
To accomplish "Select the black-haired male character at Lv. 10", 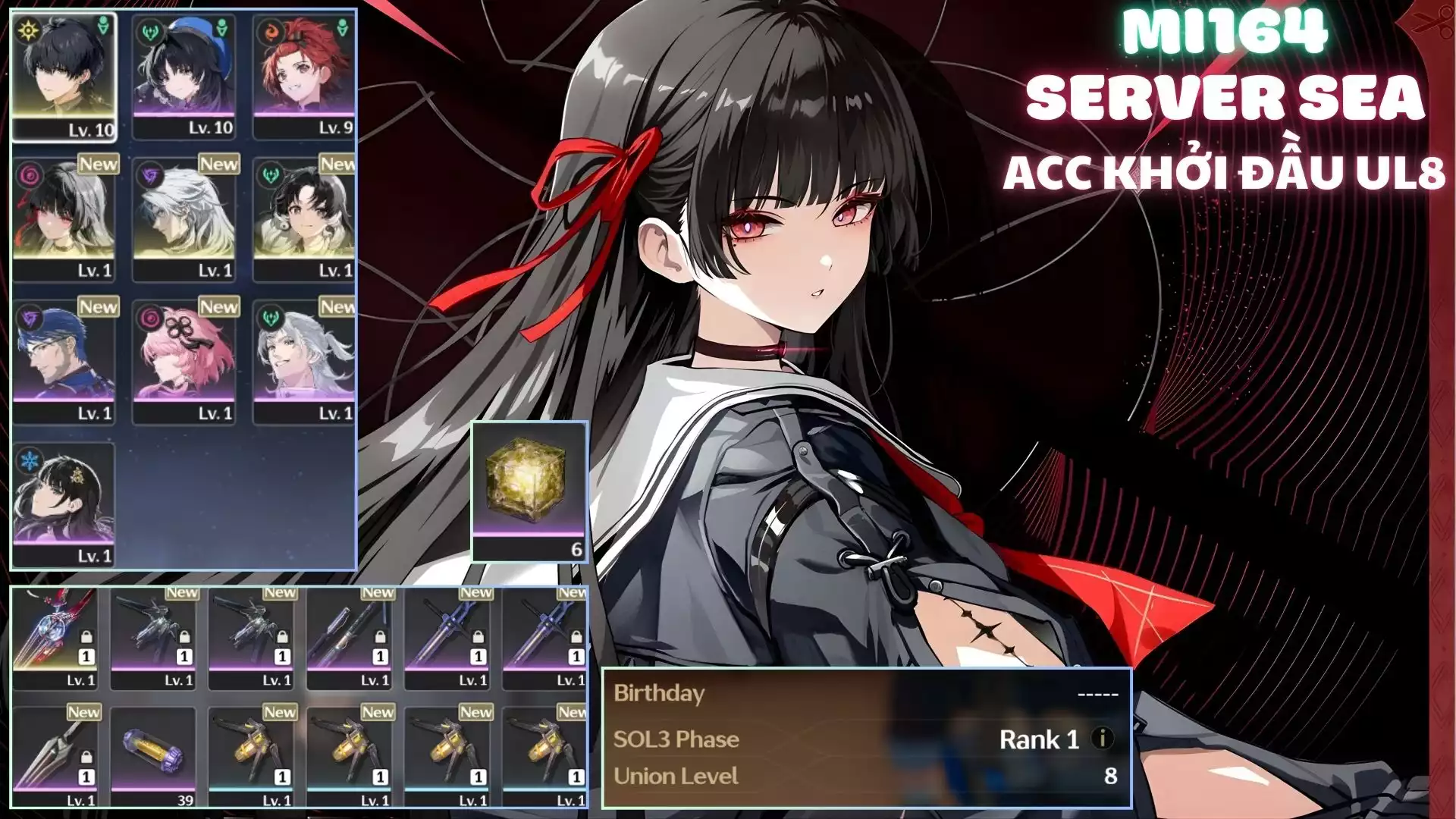I will click(x=64, y=76).
